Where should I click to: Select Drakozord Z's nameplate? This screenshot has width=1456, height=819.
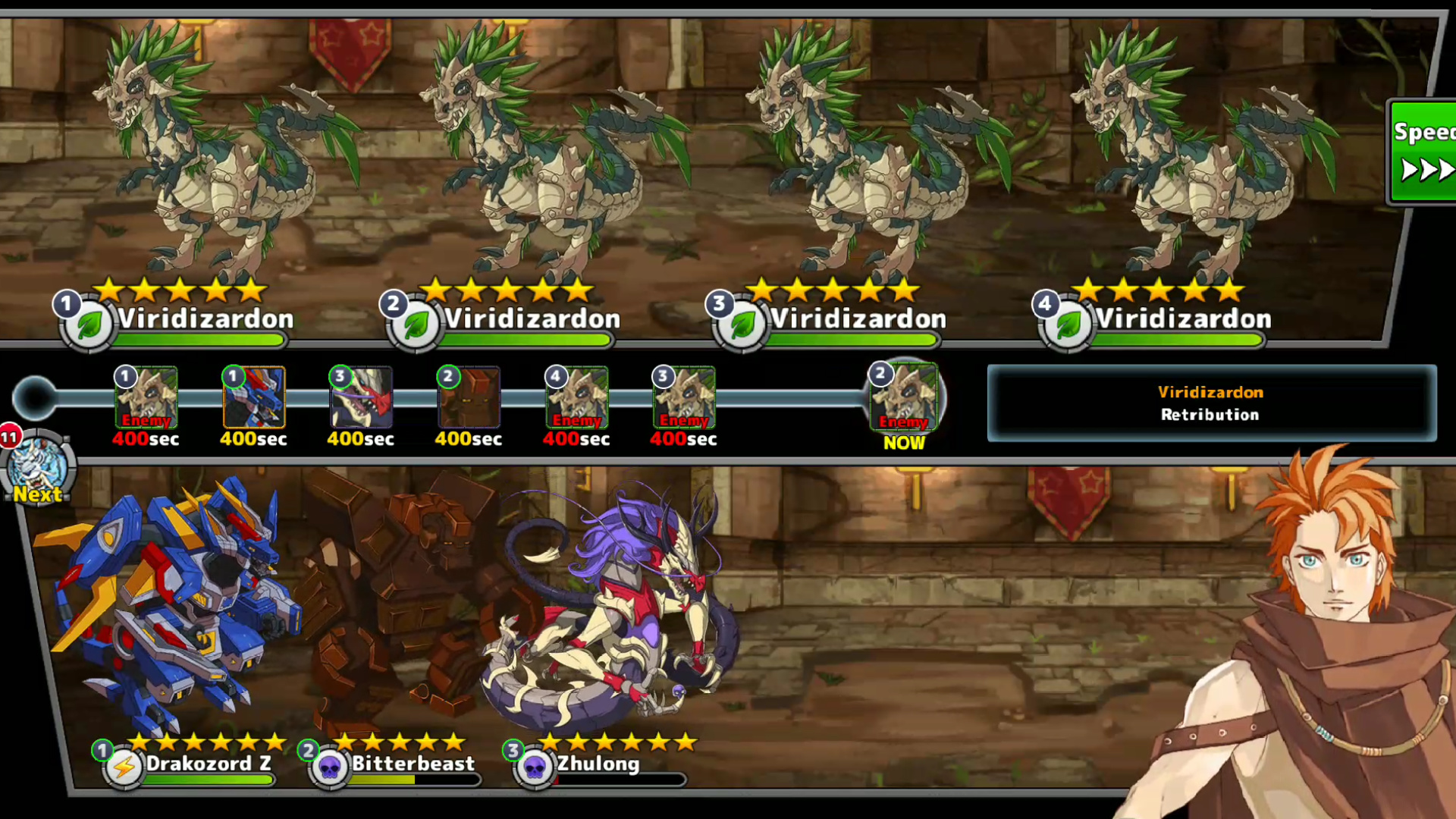pyautogui.click(x=207, y=764)
